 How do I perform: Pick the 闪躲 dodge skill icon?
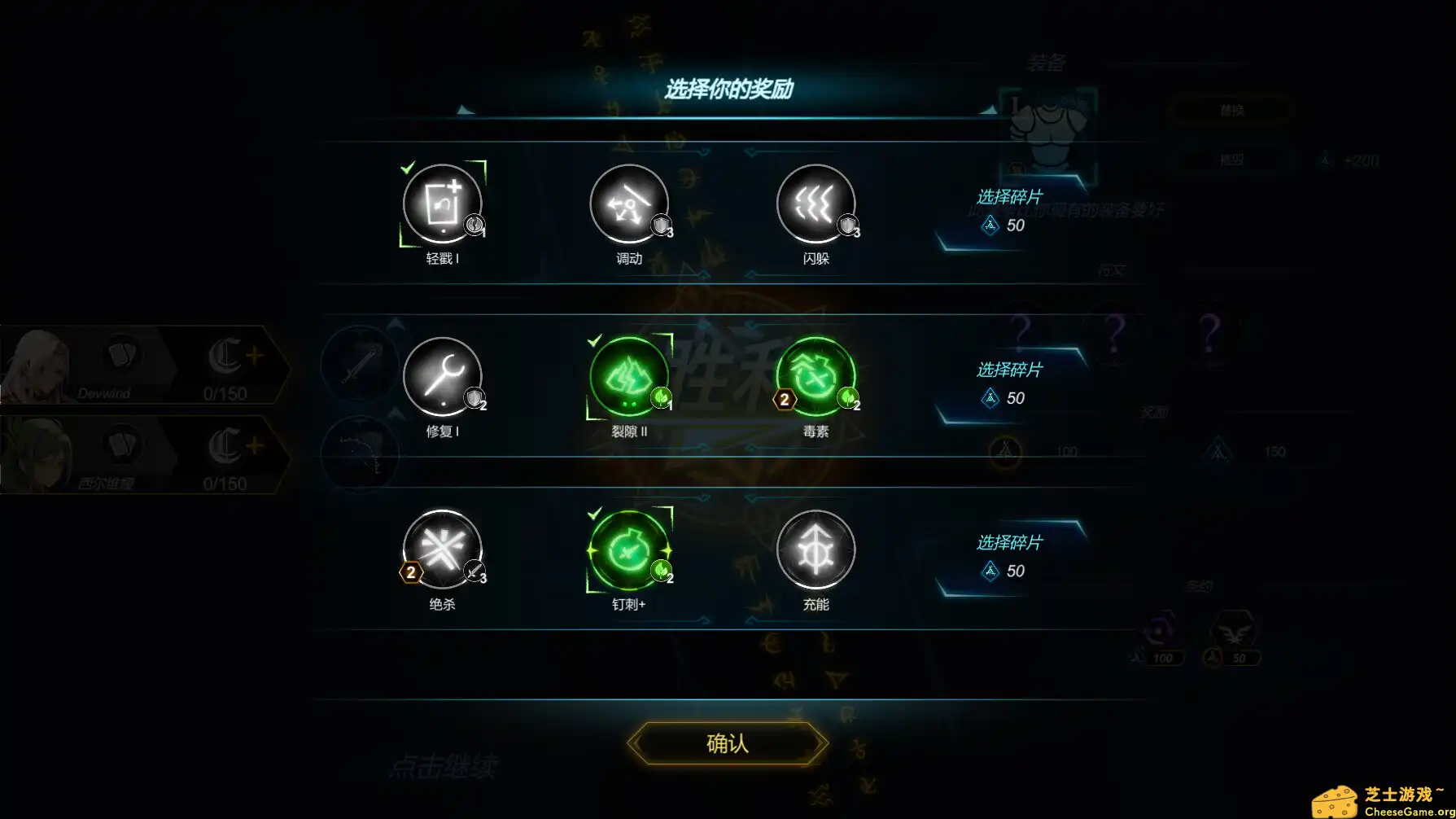click(x=815, y=204)
